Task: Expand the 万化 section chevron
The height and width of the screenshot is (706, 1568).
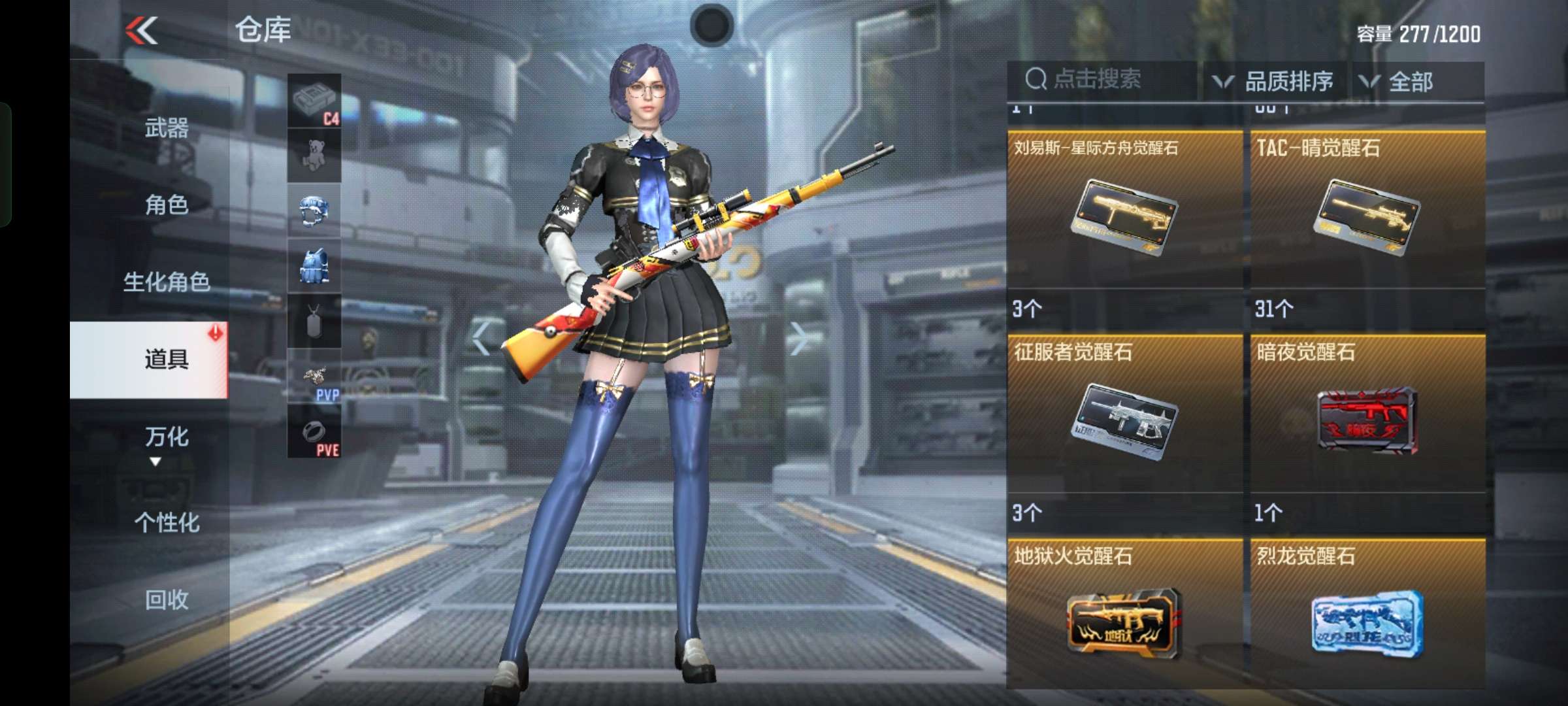Action: pos(155,462)
